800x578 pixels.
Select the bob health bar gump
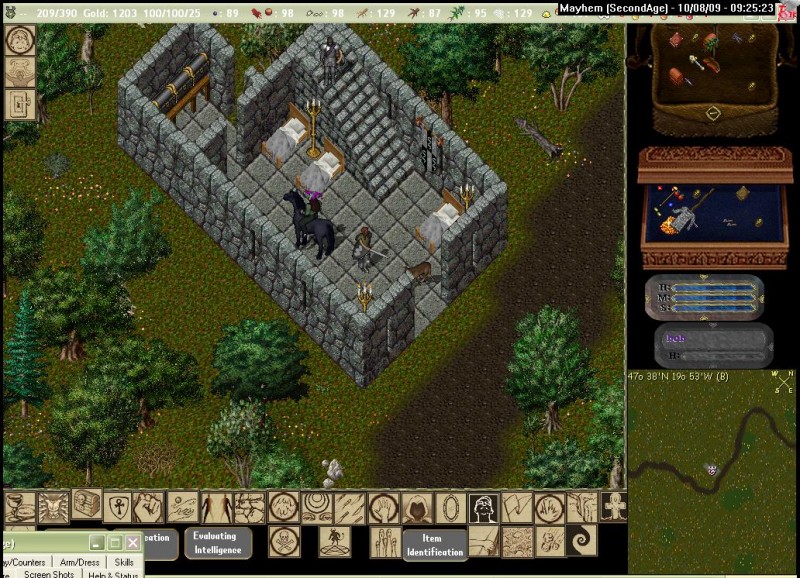point(713,345)
